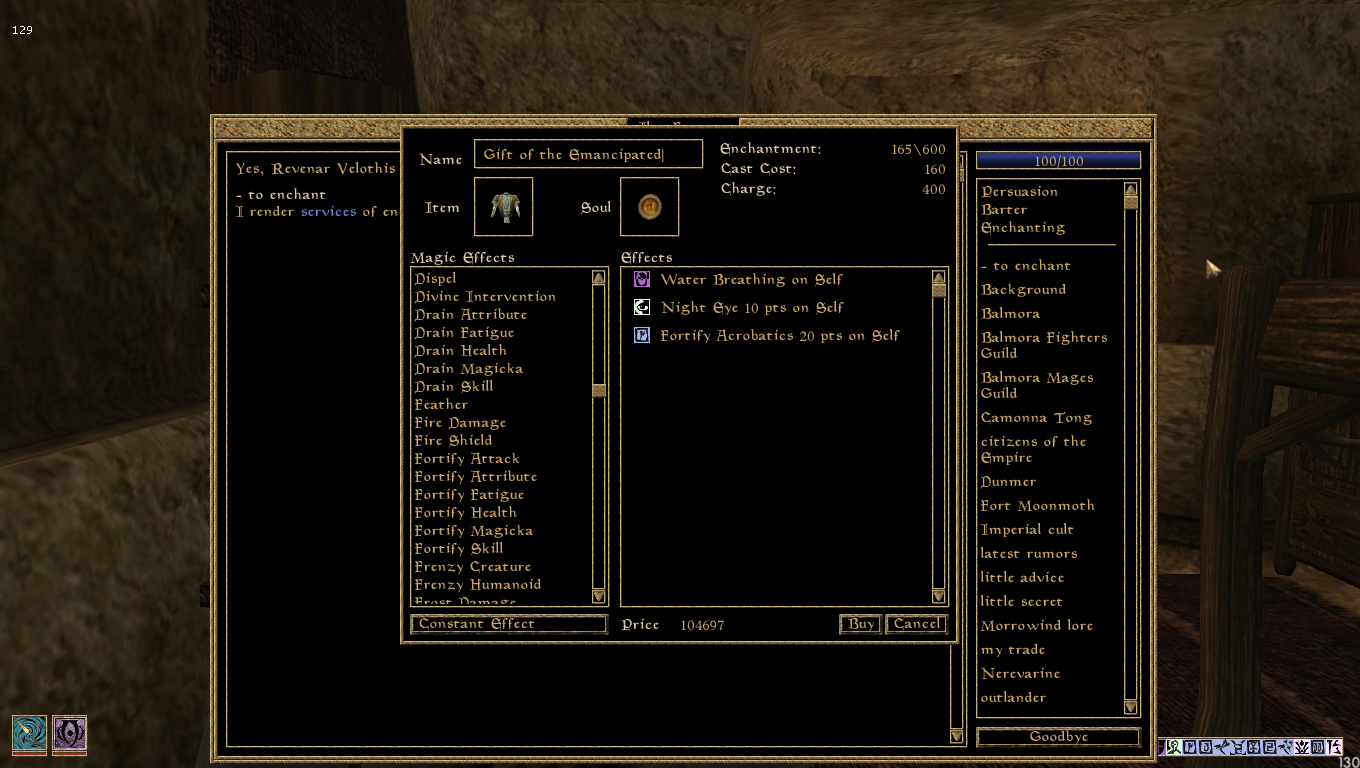Click the Night Eye effect icon
This screenshot has height=768, width=1360.
point(641,307)
